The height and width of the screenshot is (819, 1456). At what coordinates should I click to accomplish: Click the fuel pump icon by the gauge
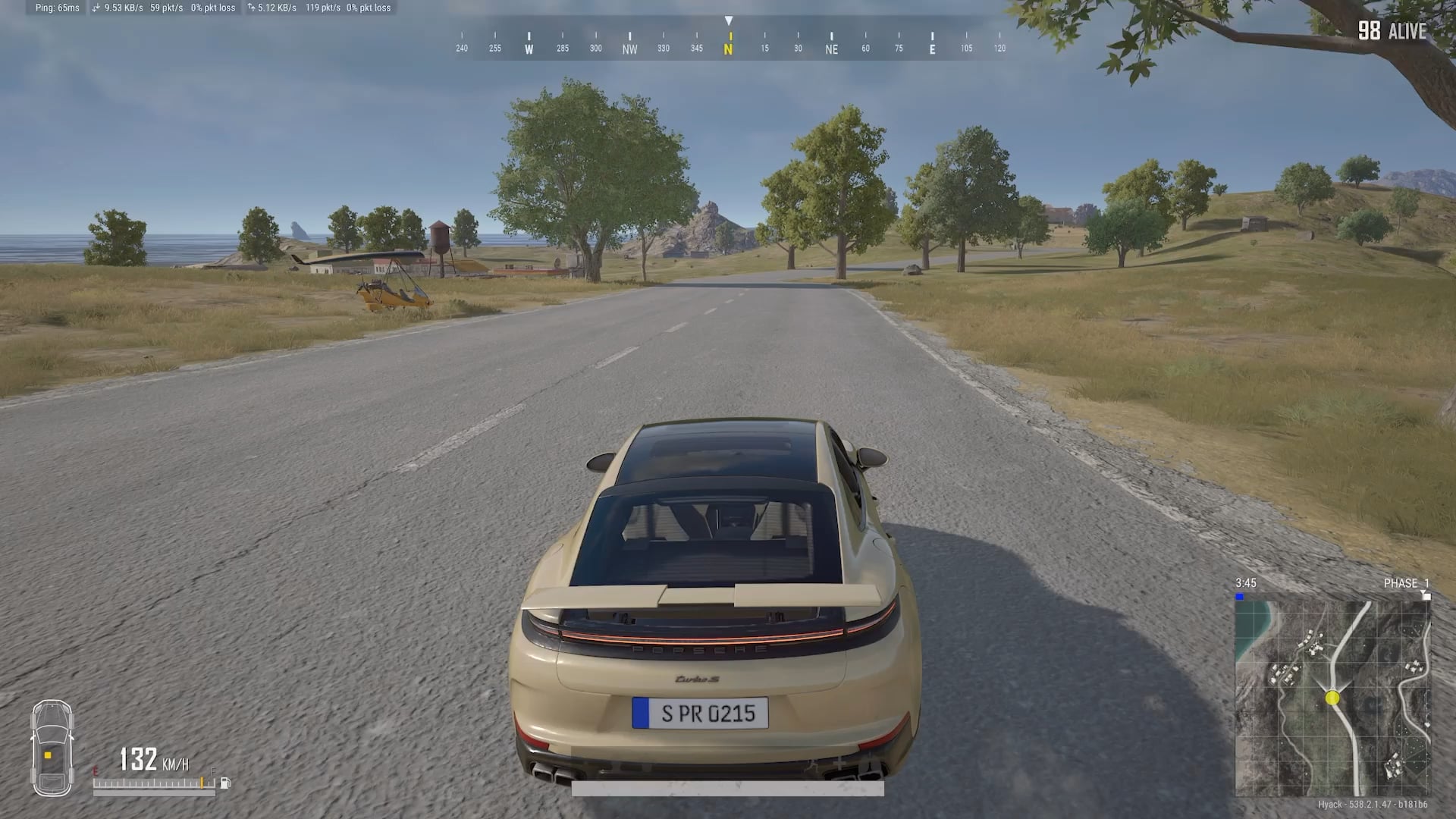coord(225,783)
